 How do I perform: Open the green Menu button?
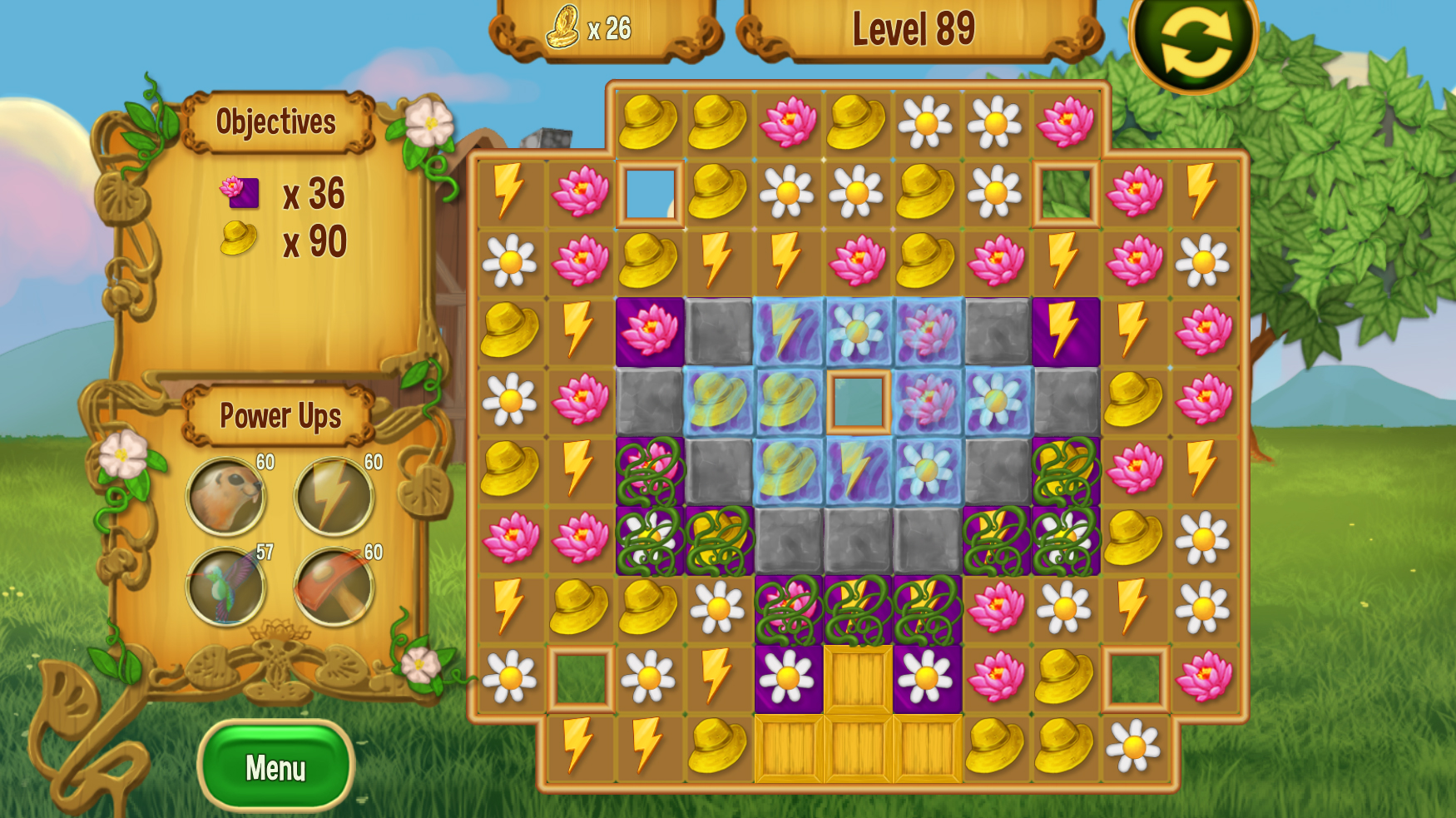[x=275, y=766]
